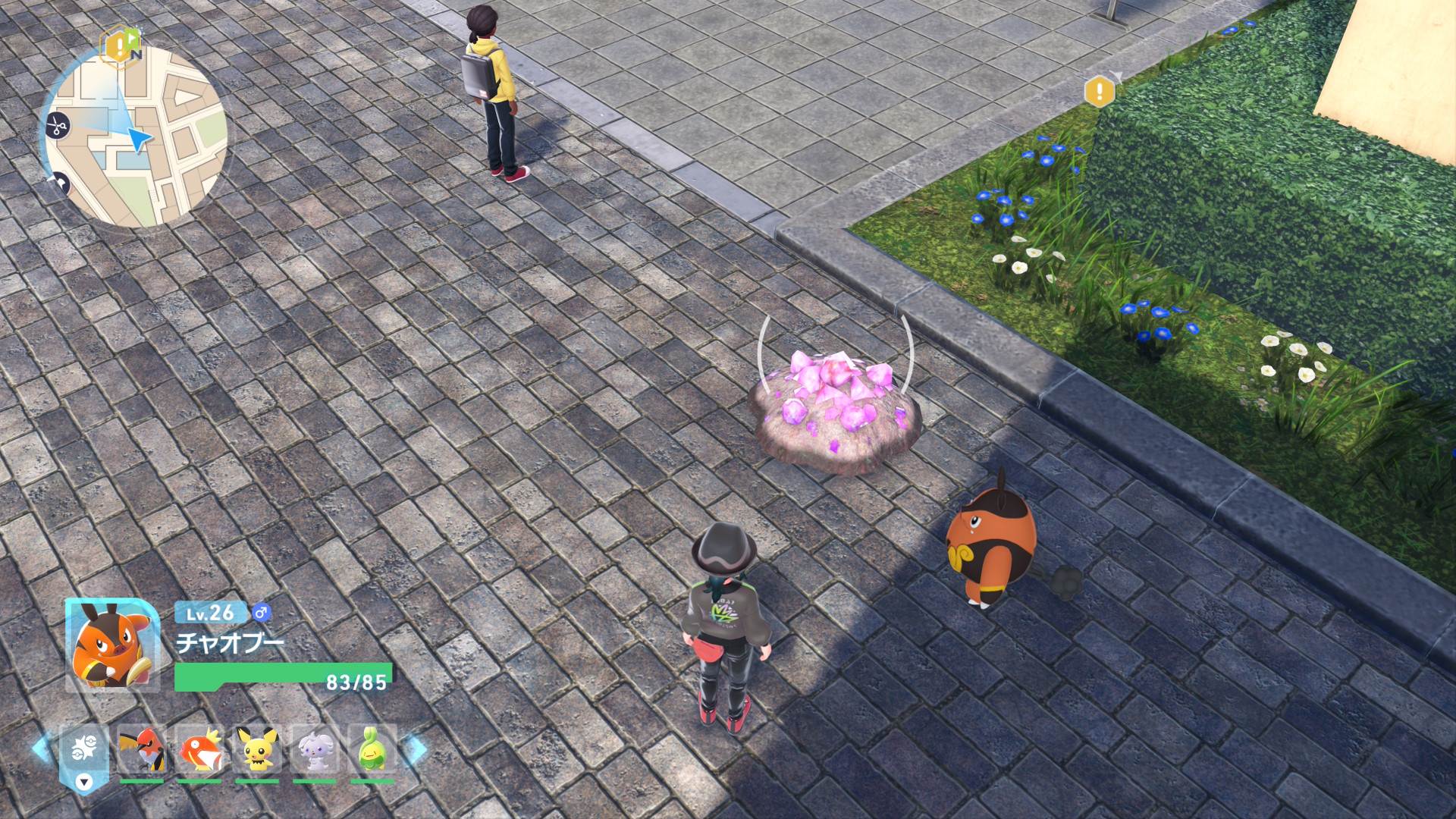Open the yellow exclamation quest marker above the minimap

[118, 45]
